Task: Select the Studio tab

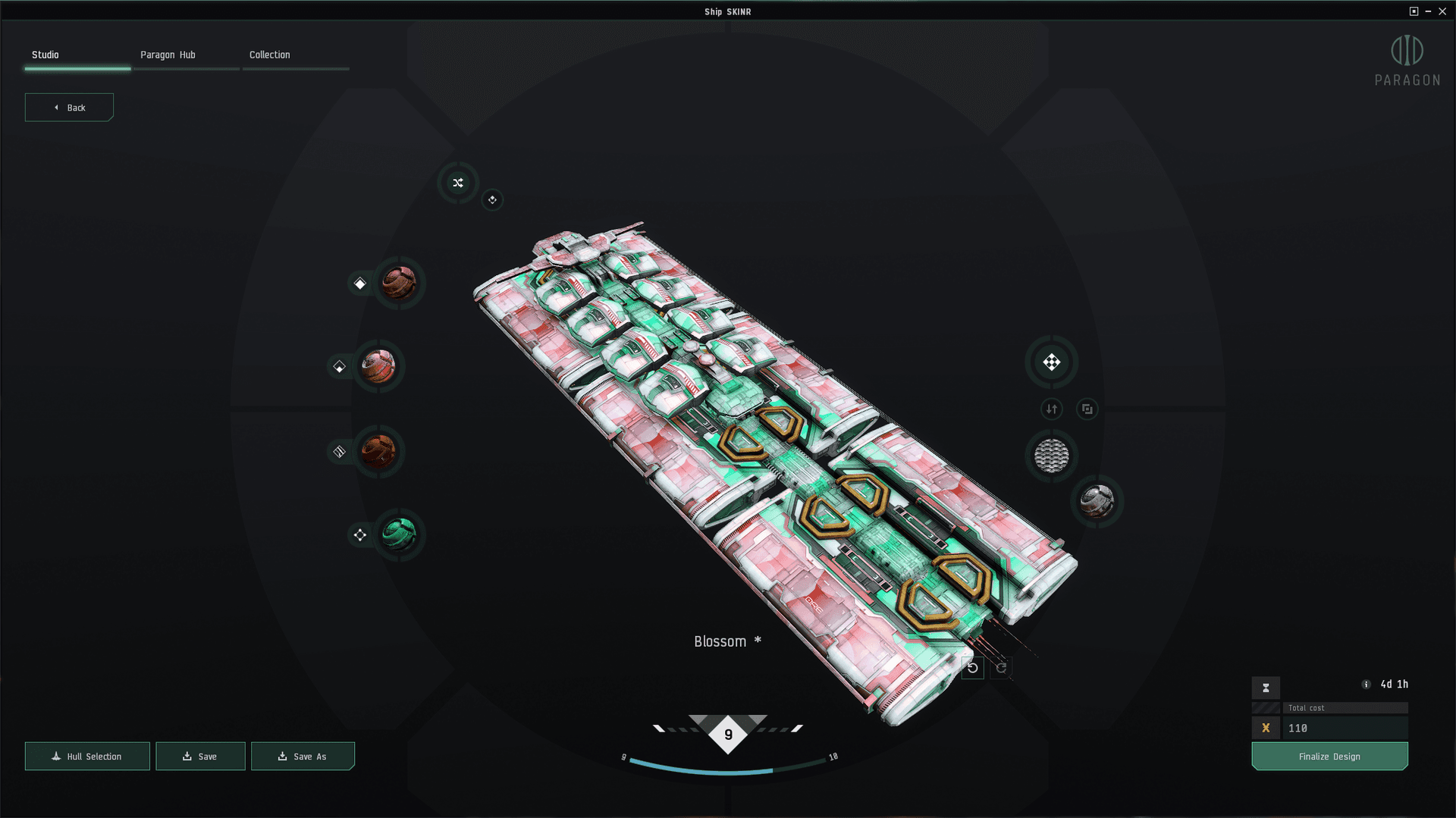Action: pos(45,55)
